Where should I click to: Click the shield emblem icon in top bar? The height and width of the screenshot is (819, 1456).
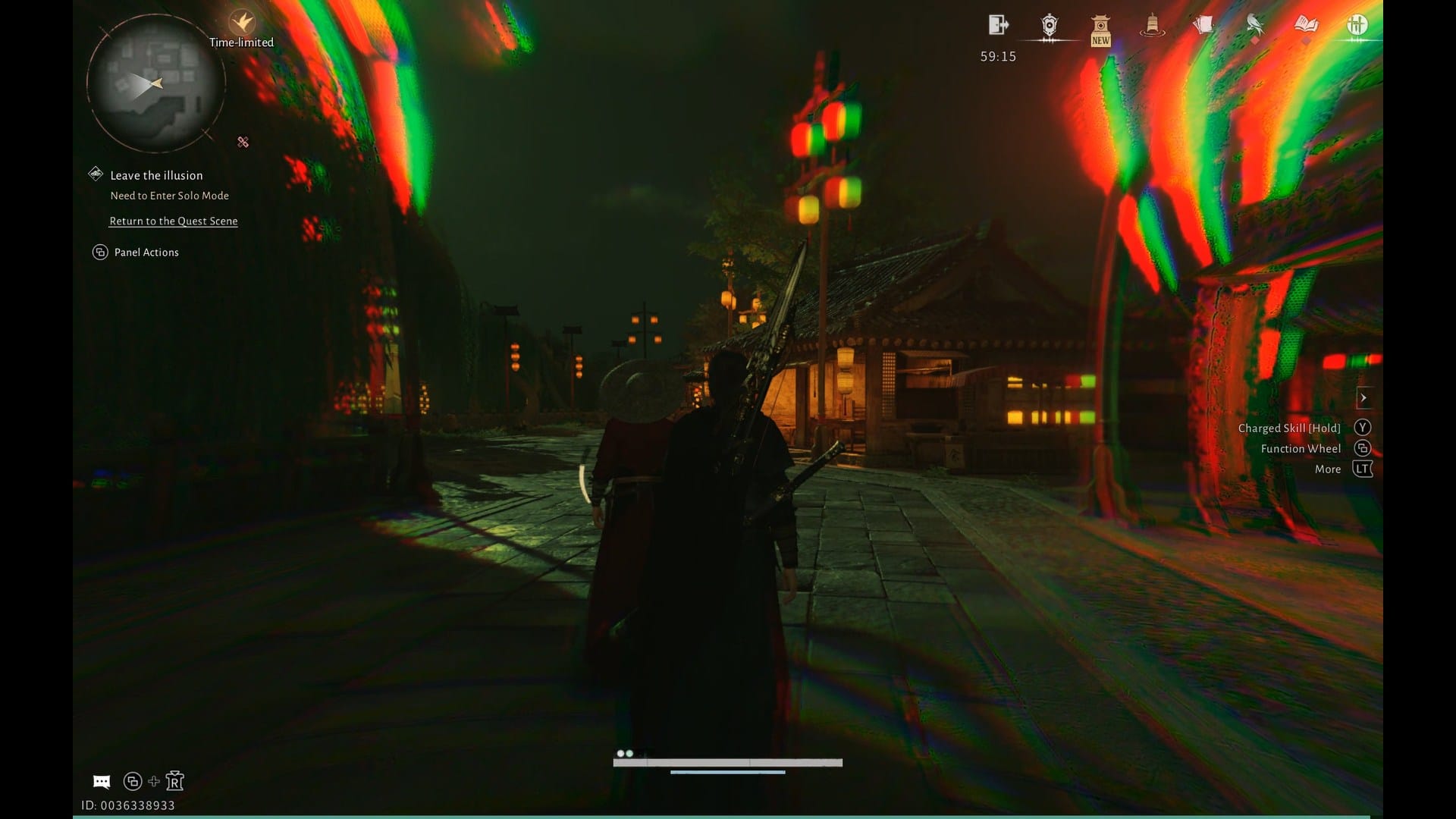pyautogui.click(x=1049, y=27)
